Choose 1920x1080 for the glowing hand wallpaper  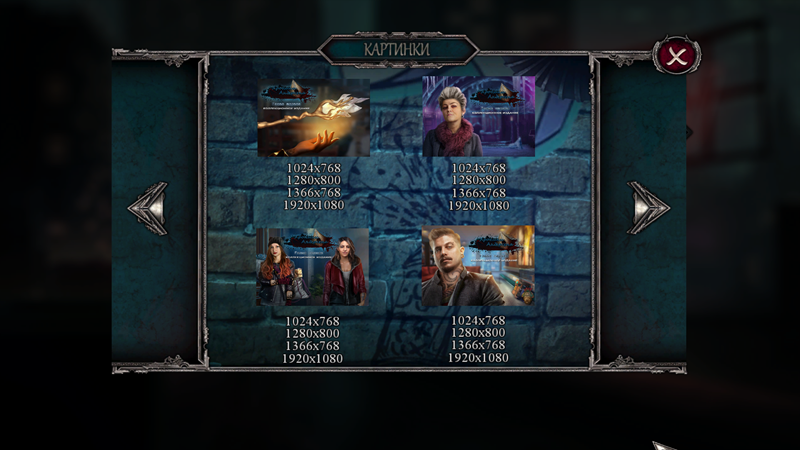coord(313,205)
